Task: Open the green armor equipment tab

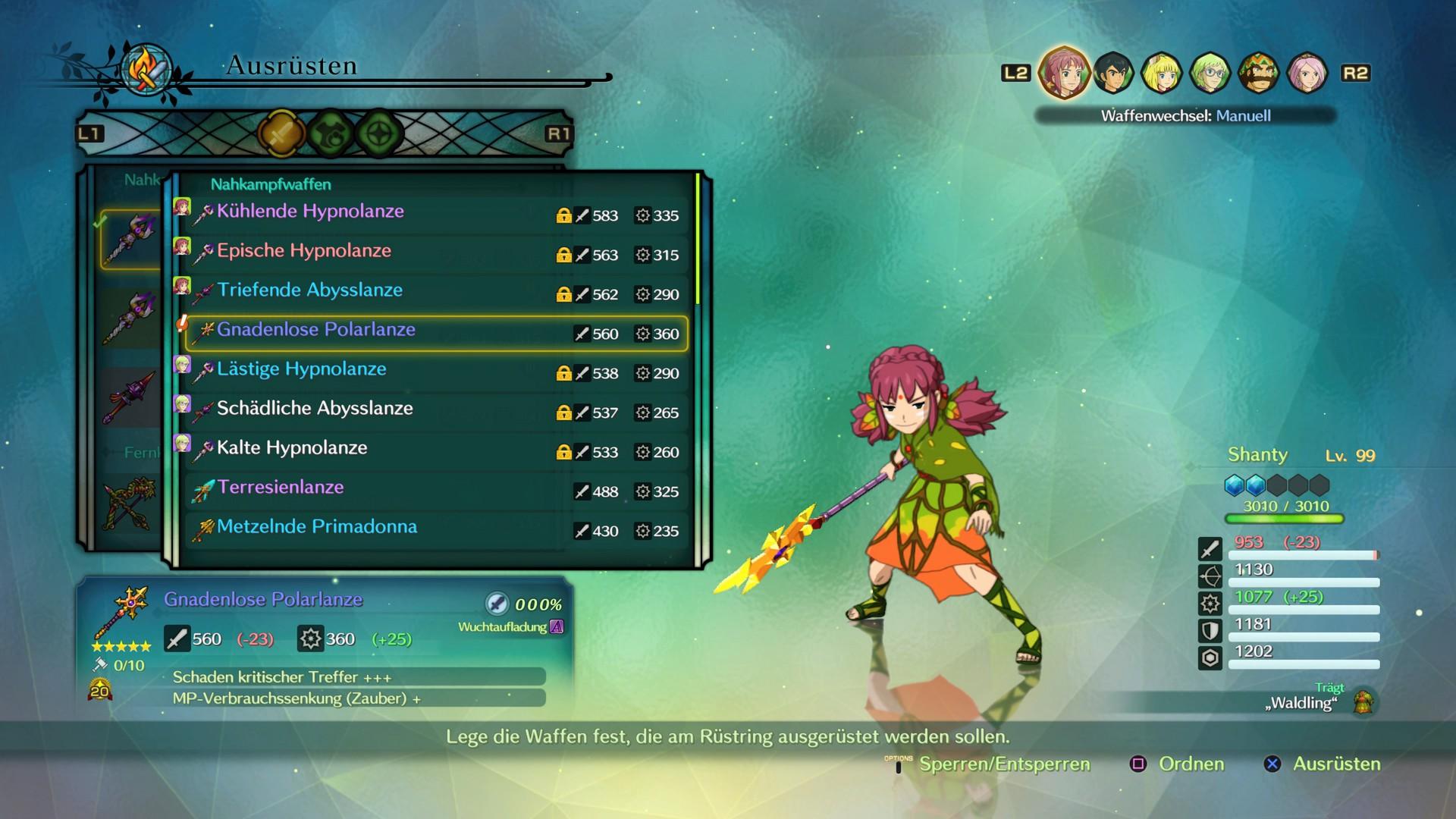Action: click(x=331, y=134)
